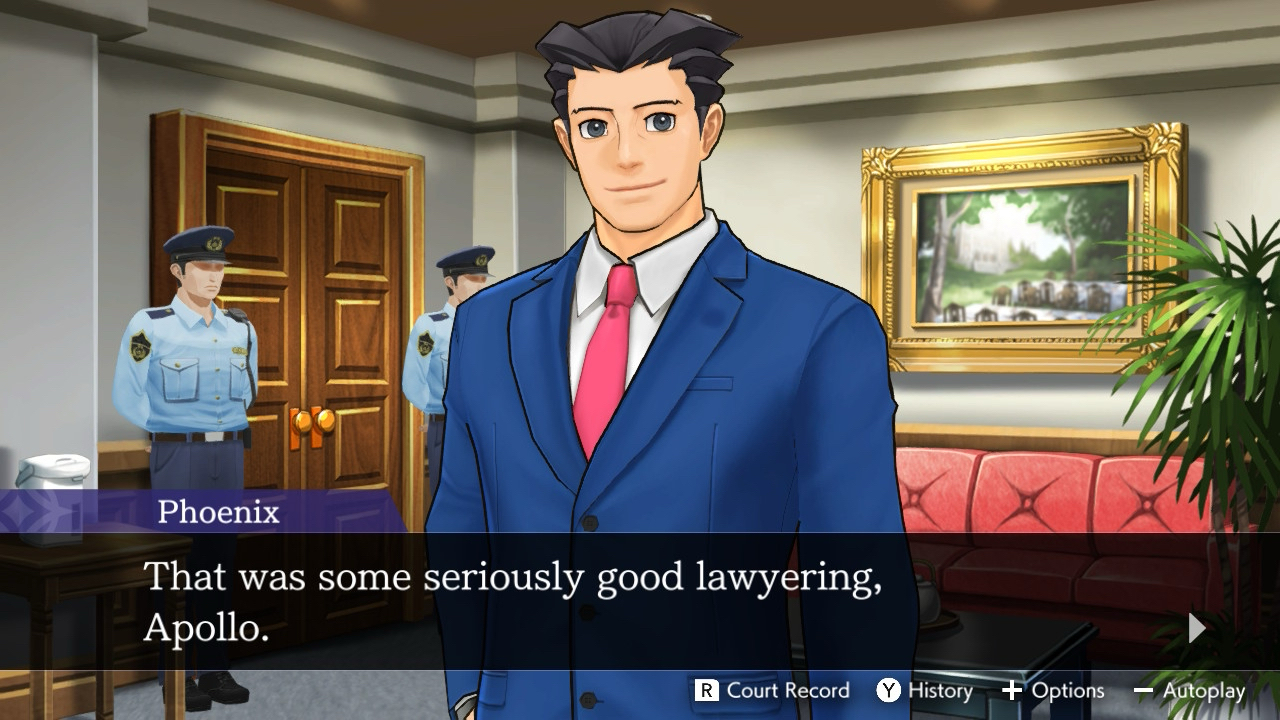Open the Options menu

pos(1053,690)
